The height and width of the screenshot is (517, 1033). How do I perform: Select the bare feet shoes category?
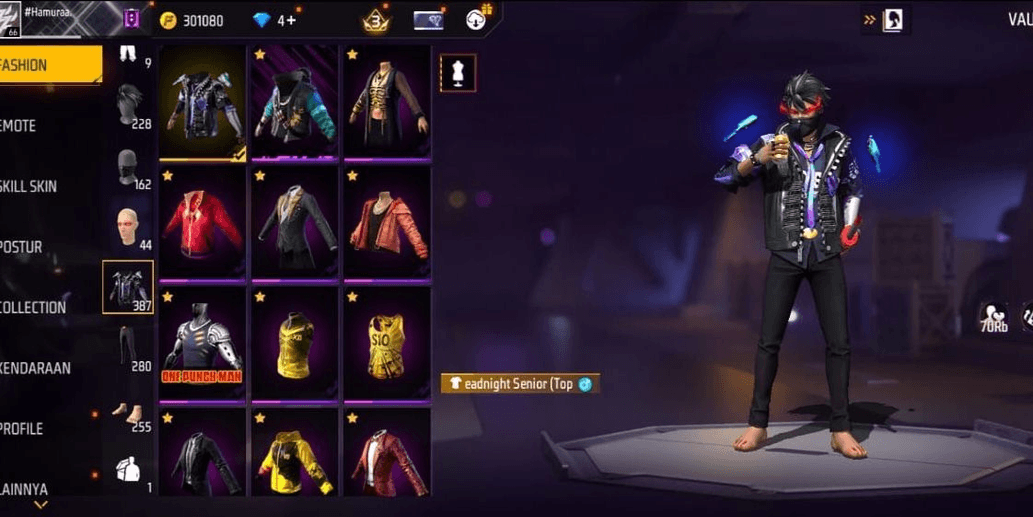128,410
